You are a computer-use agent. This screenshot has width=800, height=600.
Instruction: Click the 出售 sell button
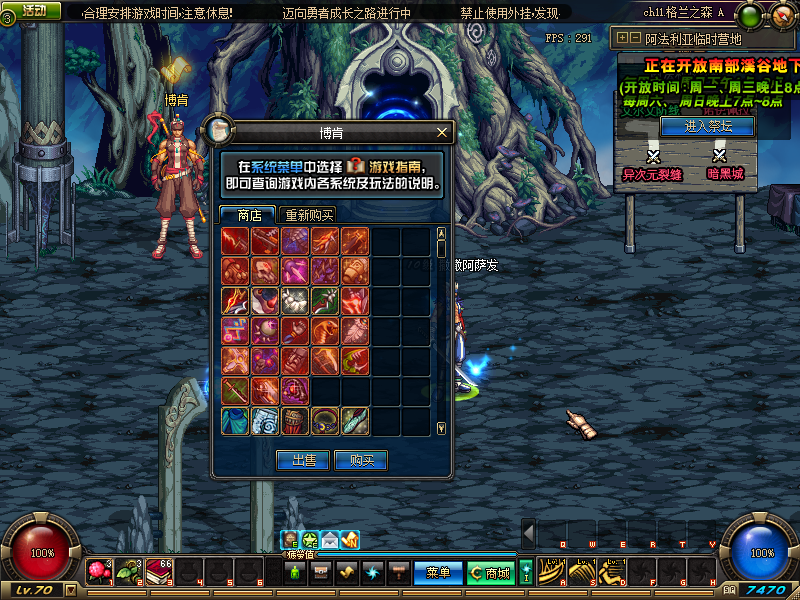(303, 460)
